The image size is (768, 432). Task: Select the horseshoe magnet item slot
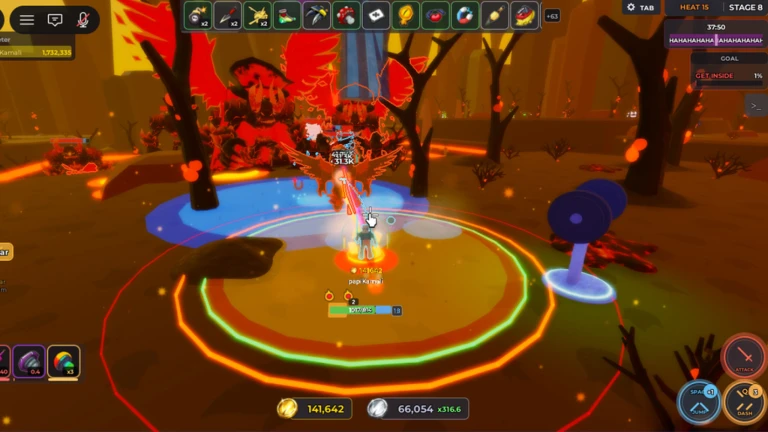(465, 15)
